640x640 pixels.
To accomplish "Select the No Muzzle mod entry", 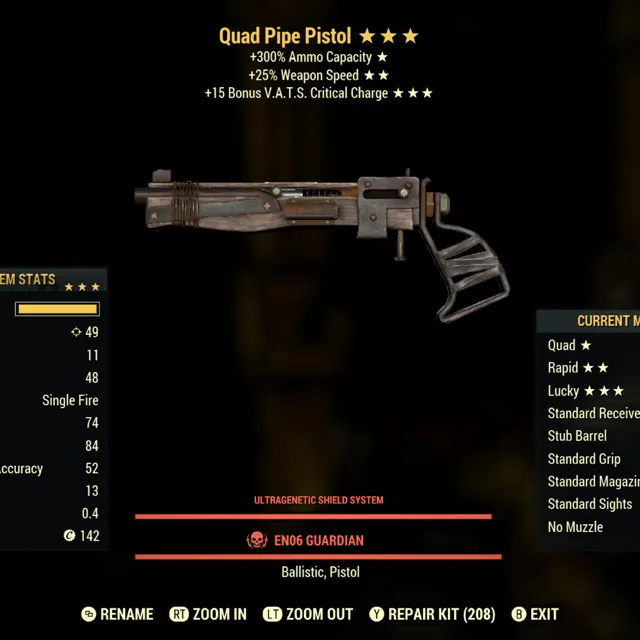I will 575,527.
